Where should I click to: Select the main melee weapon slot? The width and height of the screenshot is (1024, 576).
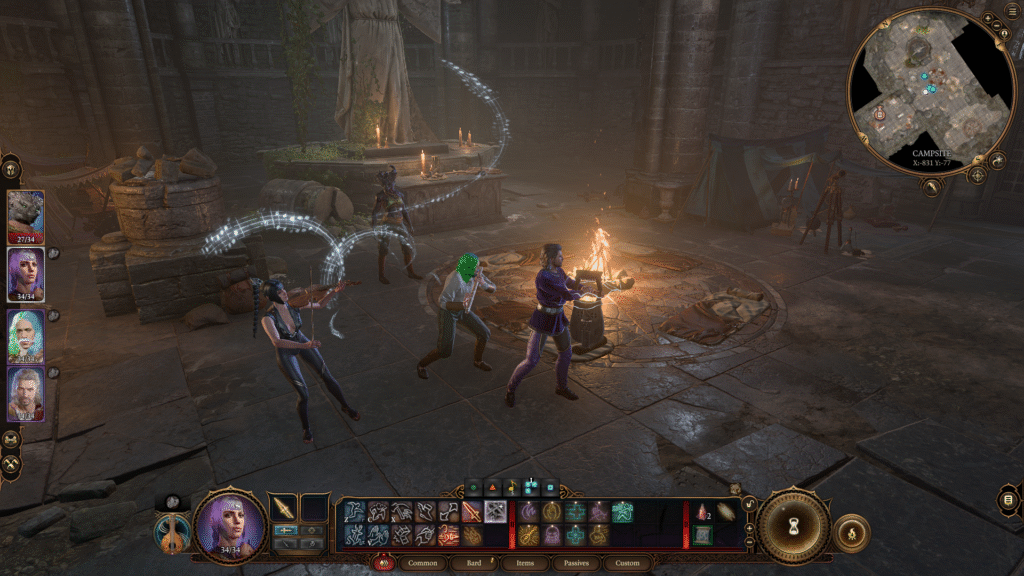tap(285, 508)
